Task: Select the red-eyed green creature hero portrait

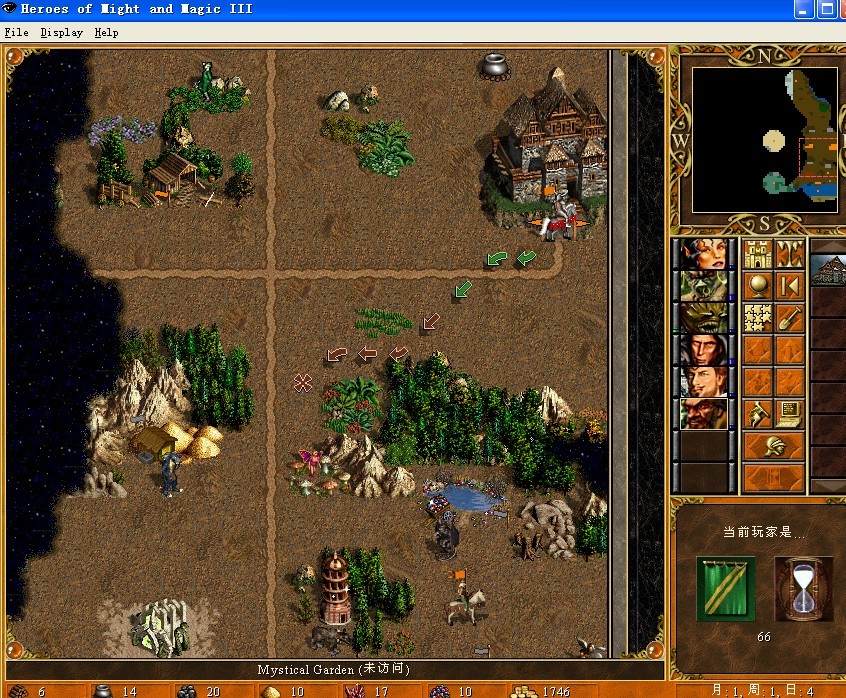Action: pos(703,286)
